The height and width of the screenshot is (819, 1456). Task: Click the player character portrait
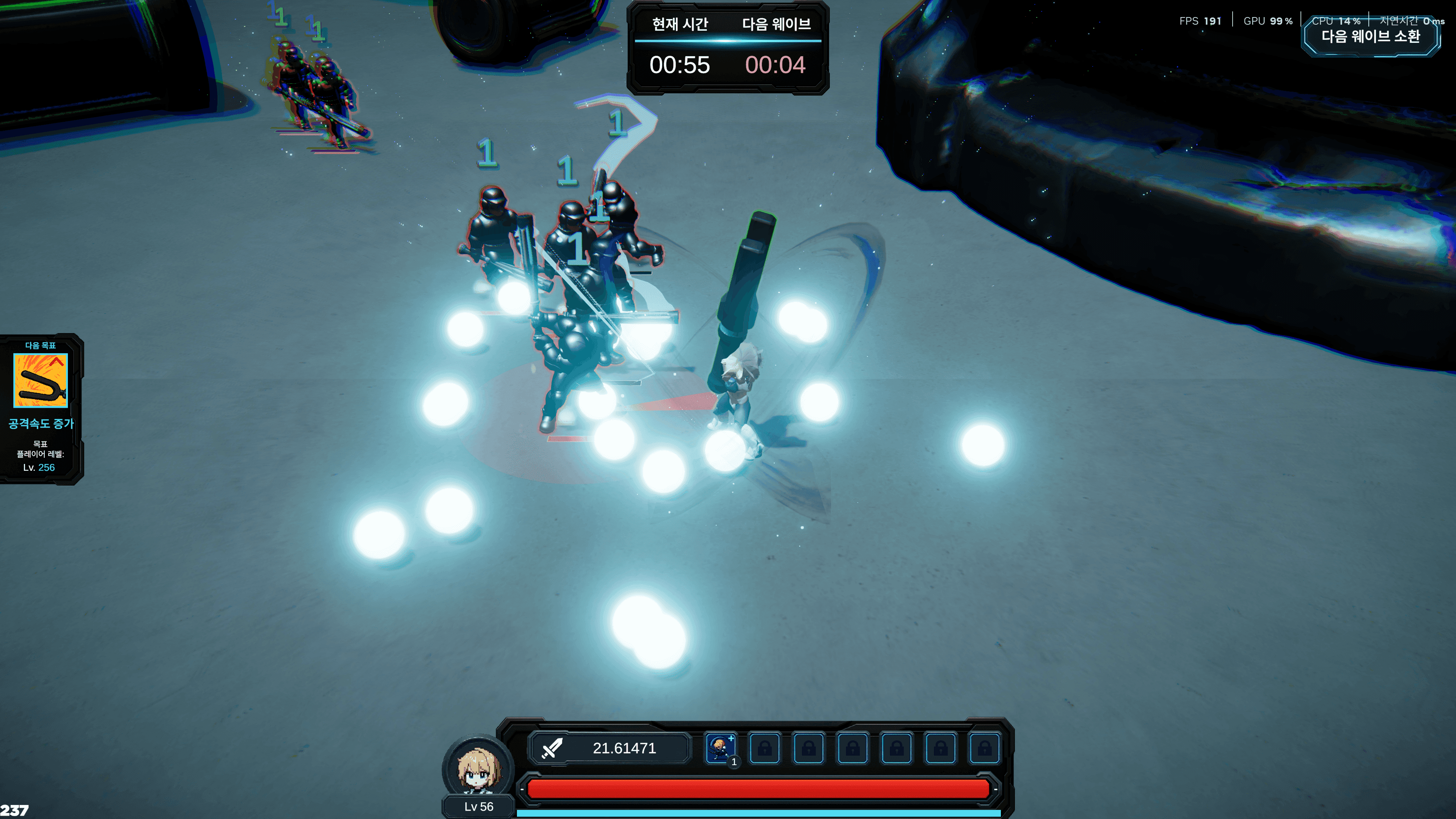click(x=478, y=767)
